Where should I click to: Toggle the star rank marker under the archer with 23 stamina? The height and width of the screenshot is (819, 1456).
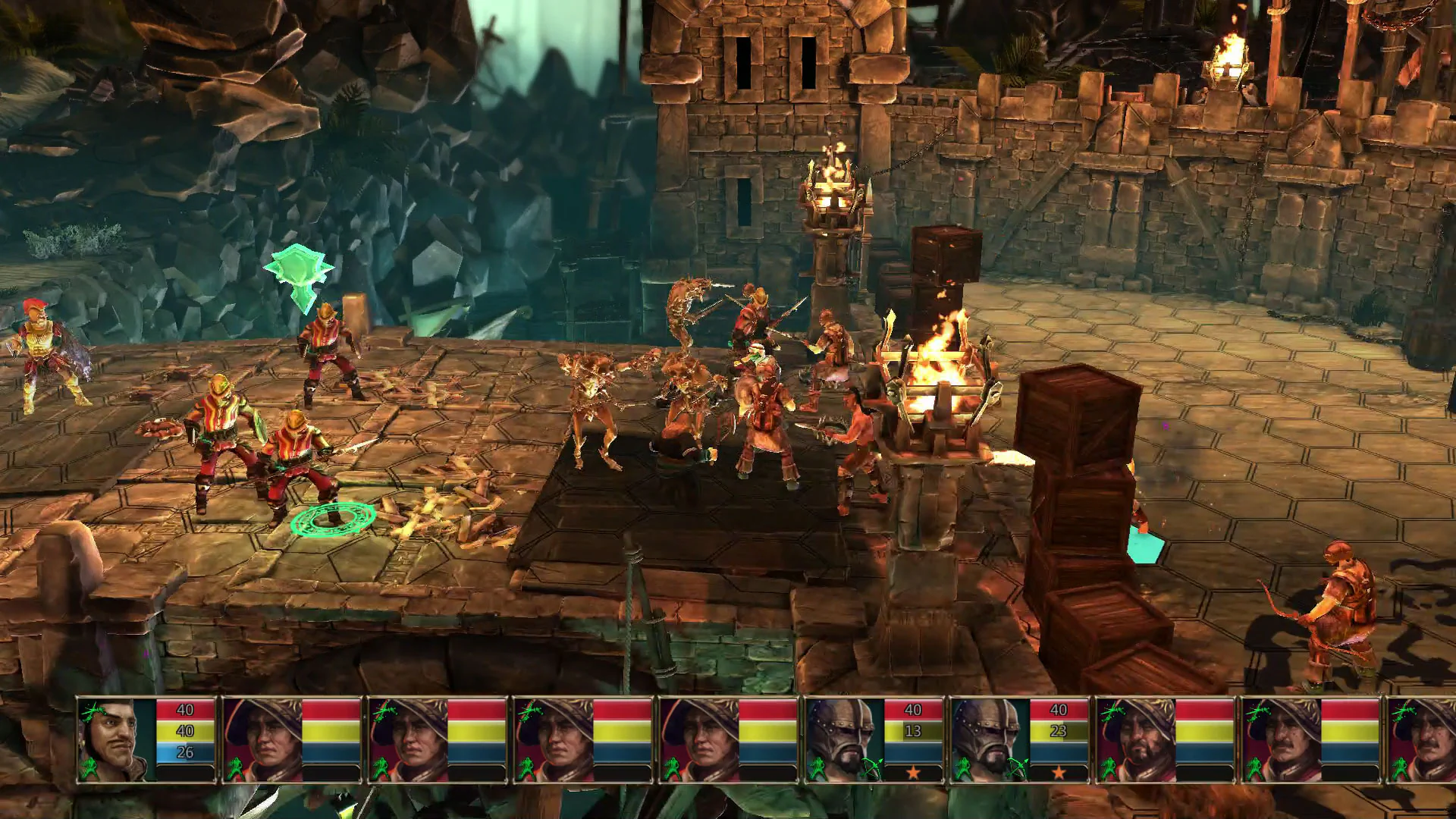(x=1057, y=770)
